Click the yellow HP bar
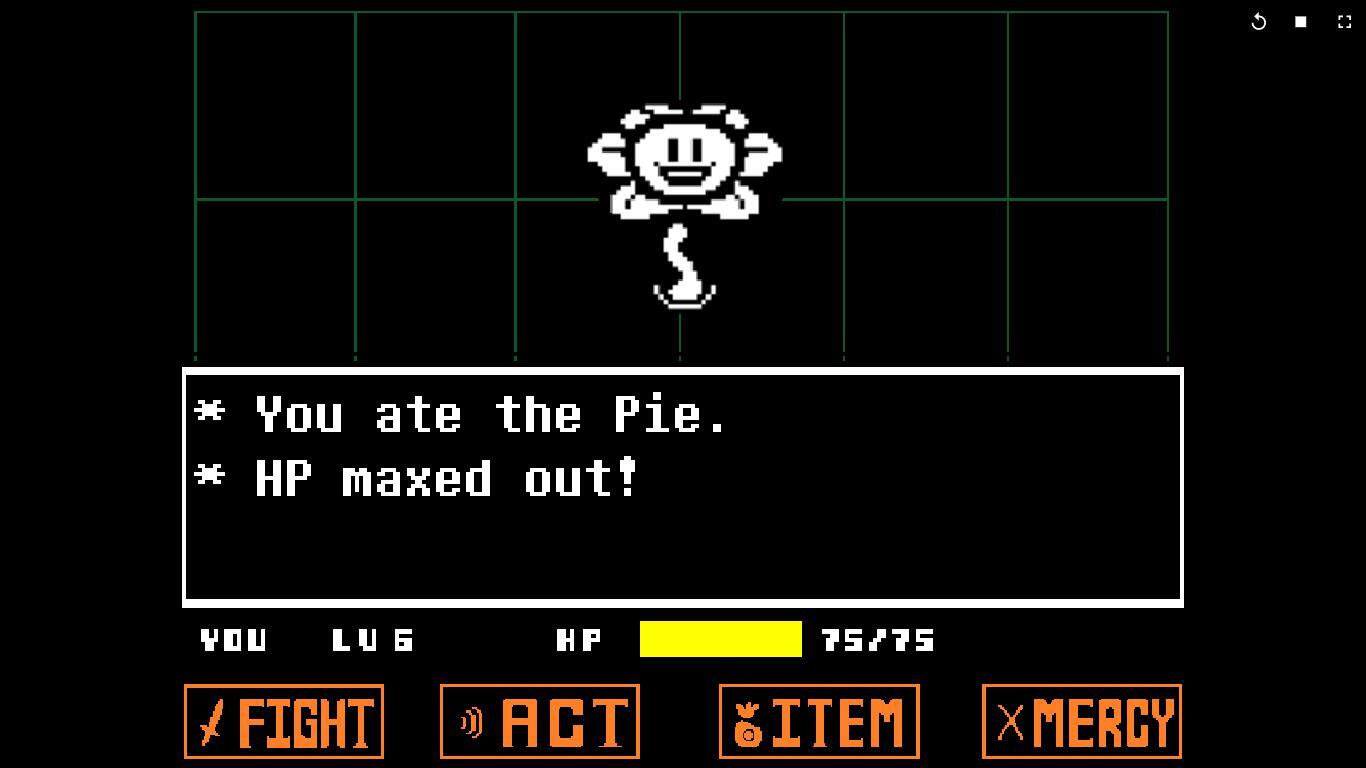 pyautogui.click(x=720, y=640)
